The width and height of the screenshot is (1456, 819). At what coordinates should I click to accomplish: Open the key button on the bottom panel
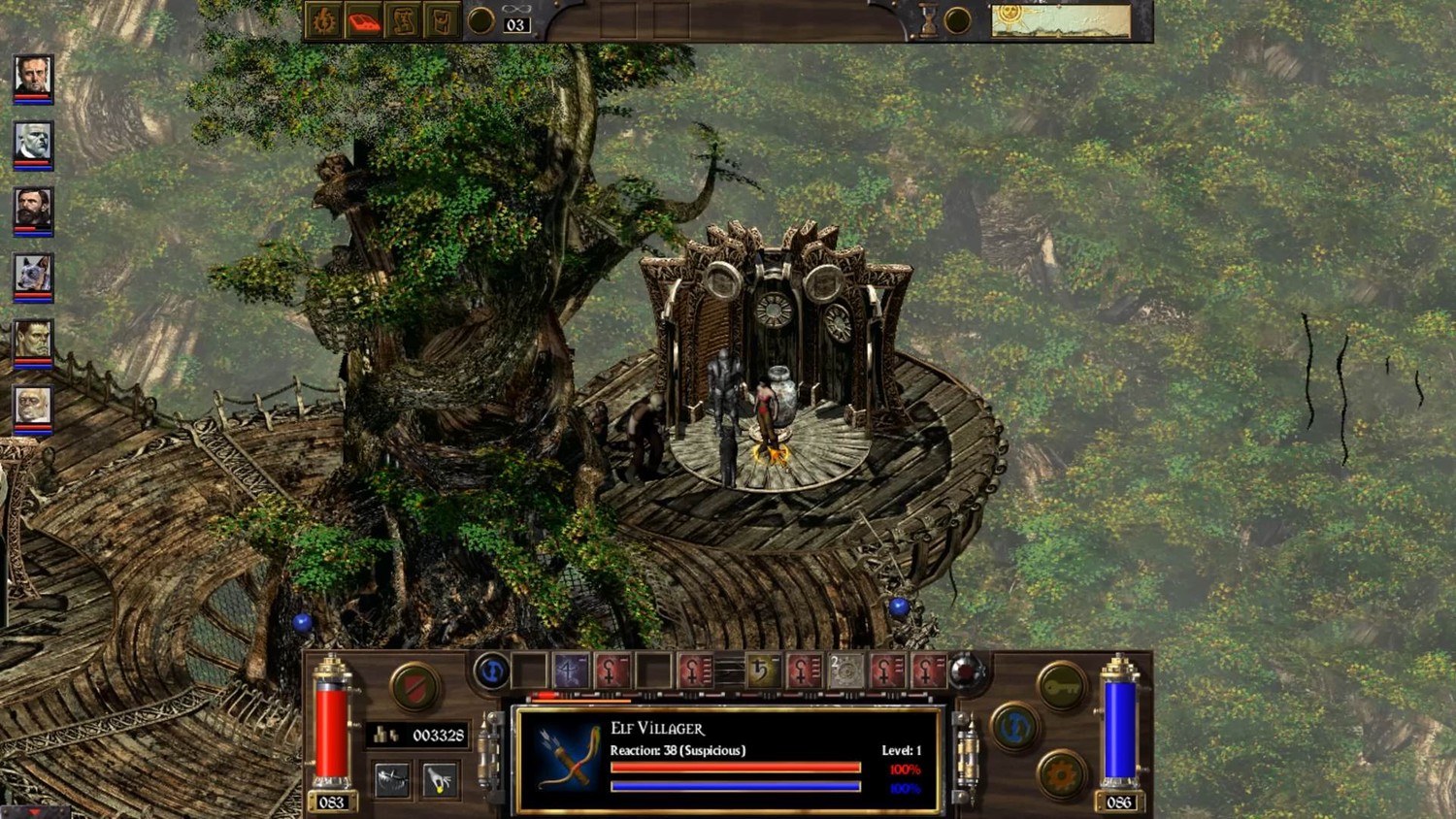[x=1061, y=686]
